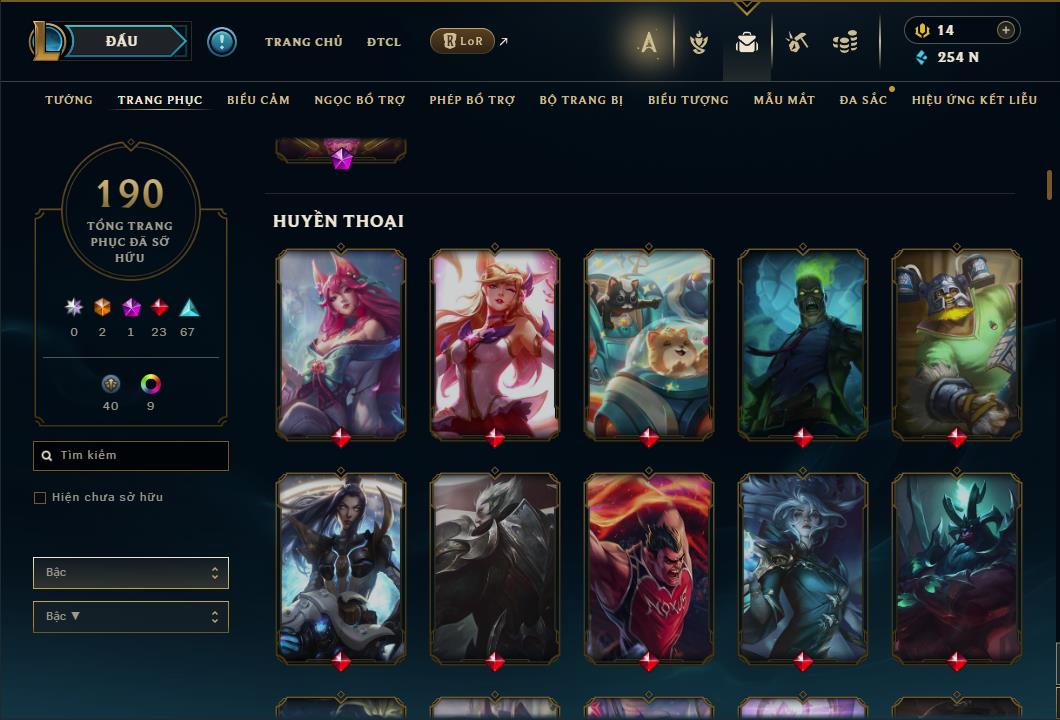
Task: Add RP with the plus button
Action: point(1005,30)
